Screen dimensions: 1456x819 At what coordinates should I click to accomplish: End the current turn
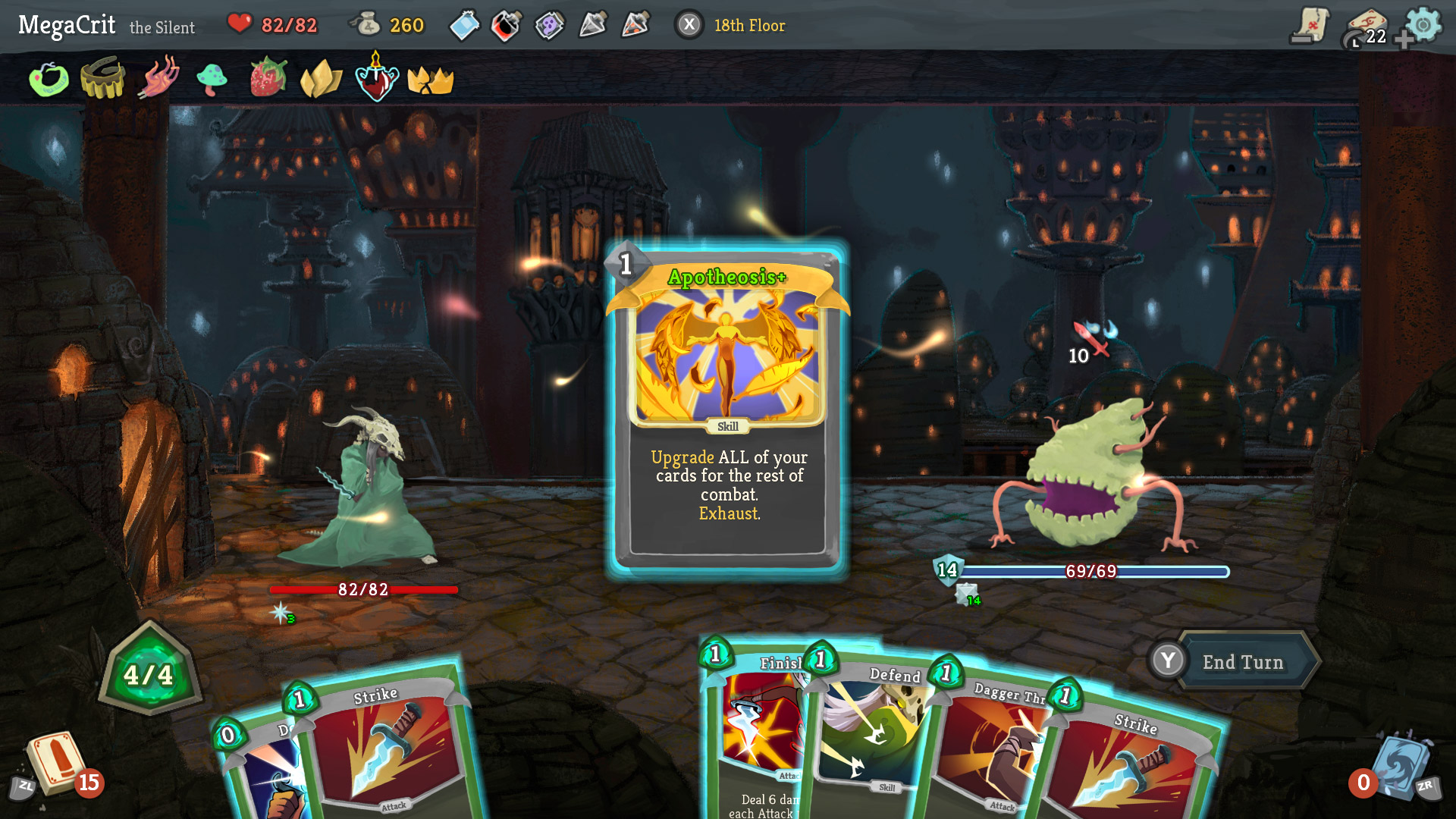(1242, 662)
